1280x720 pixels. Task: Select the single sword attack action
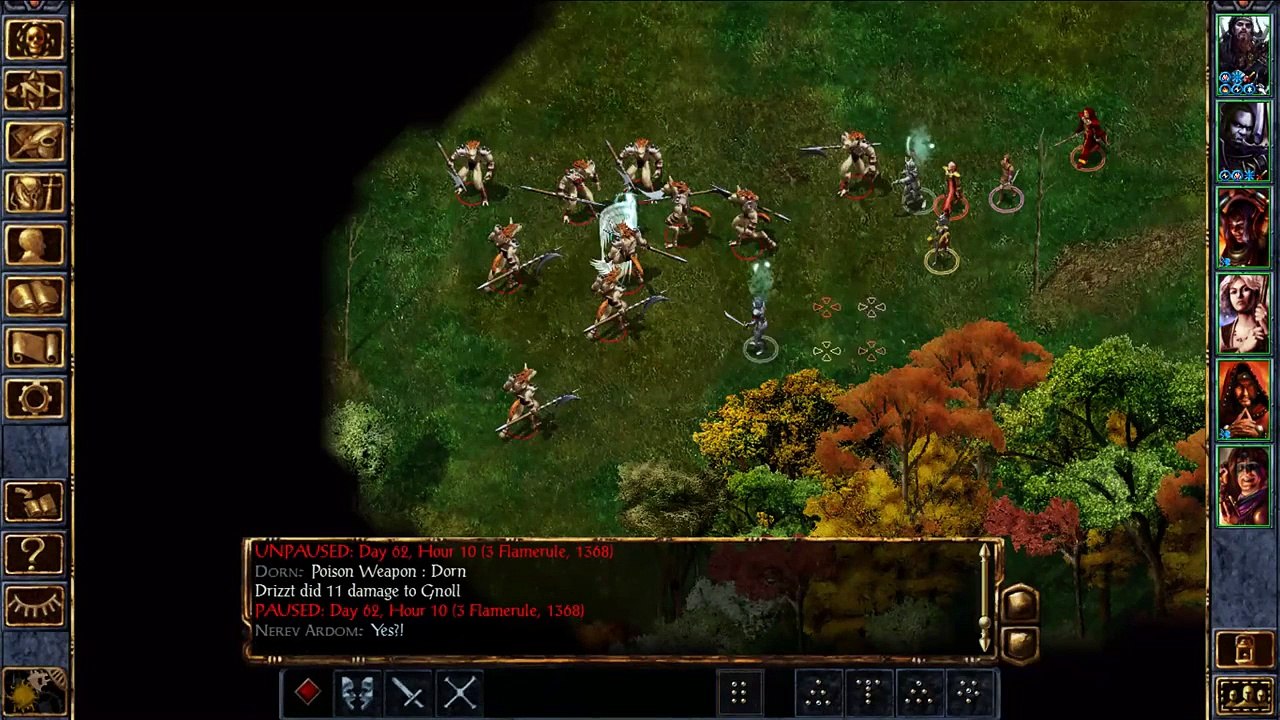pyautogui.click(x=409, y=692)
